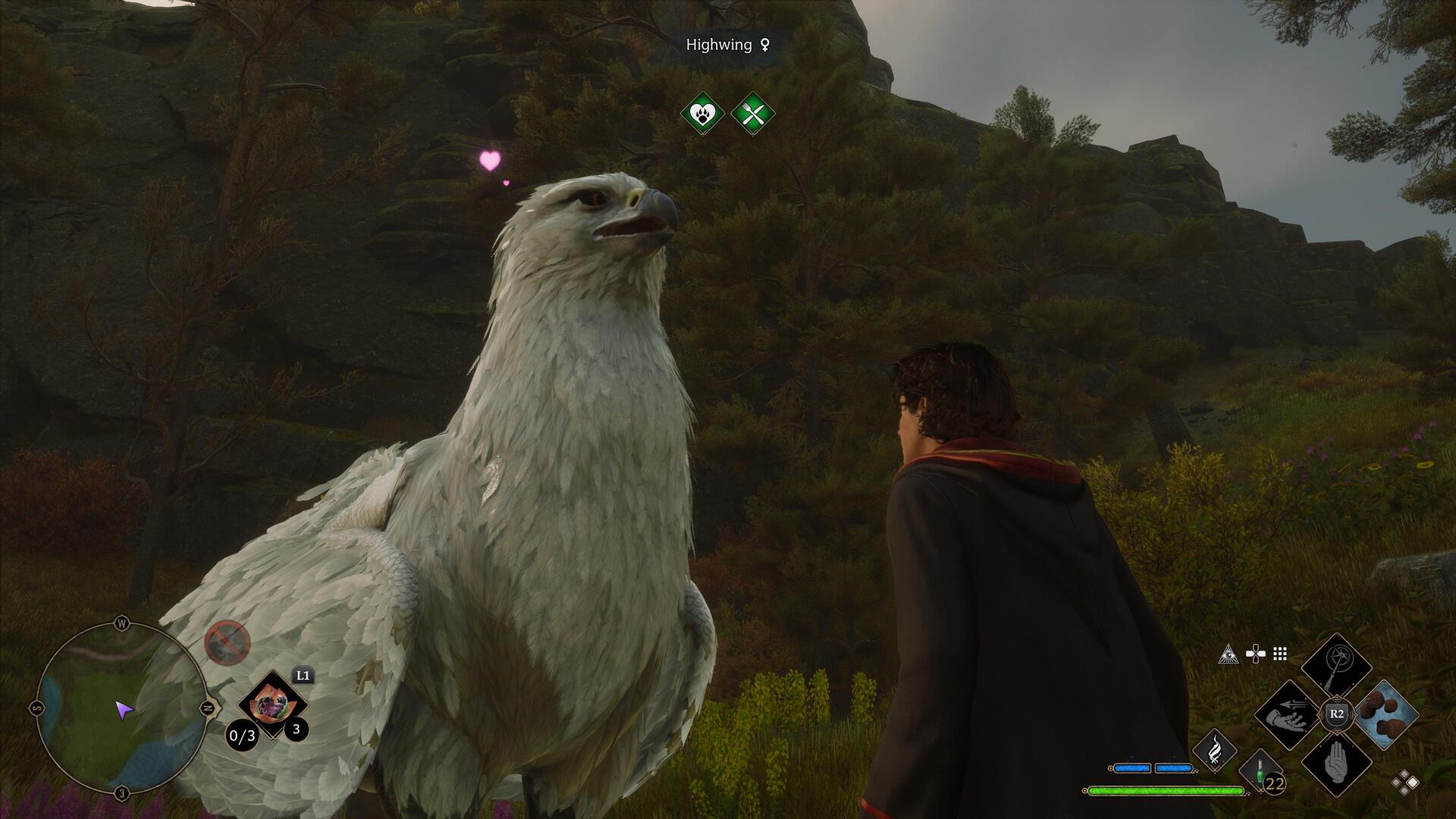The height and width of the screenshot is (819, 1456).
Task: Open the nine-dot grid icon
Action: click(x=1280, y=654)
